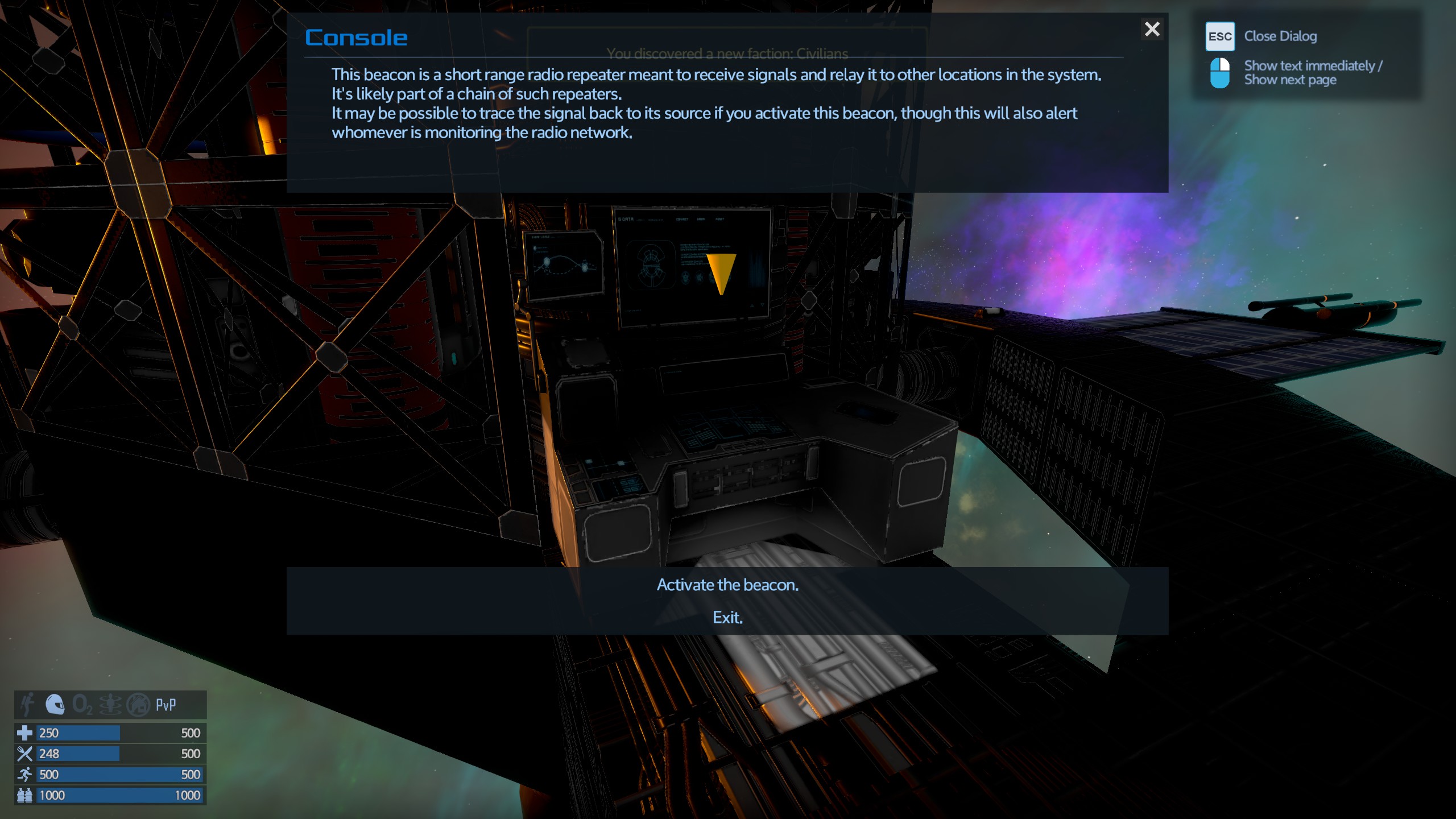This screenshot has width=1456, height=819.
Task: Close the Console dialog with the X
Action: pyautogui.click(x=1152, y=29)
